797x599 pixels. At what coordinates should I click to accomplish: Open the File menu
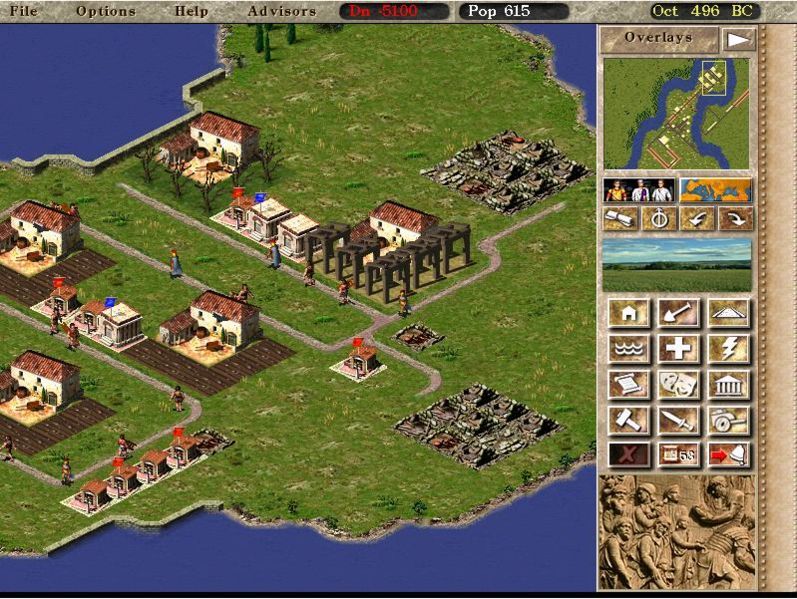click(23, 11)
